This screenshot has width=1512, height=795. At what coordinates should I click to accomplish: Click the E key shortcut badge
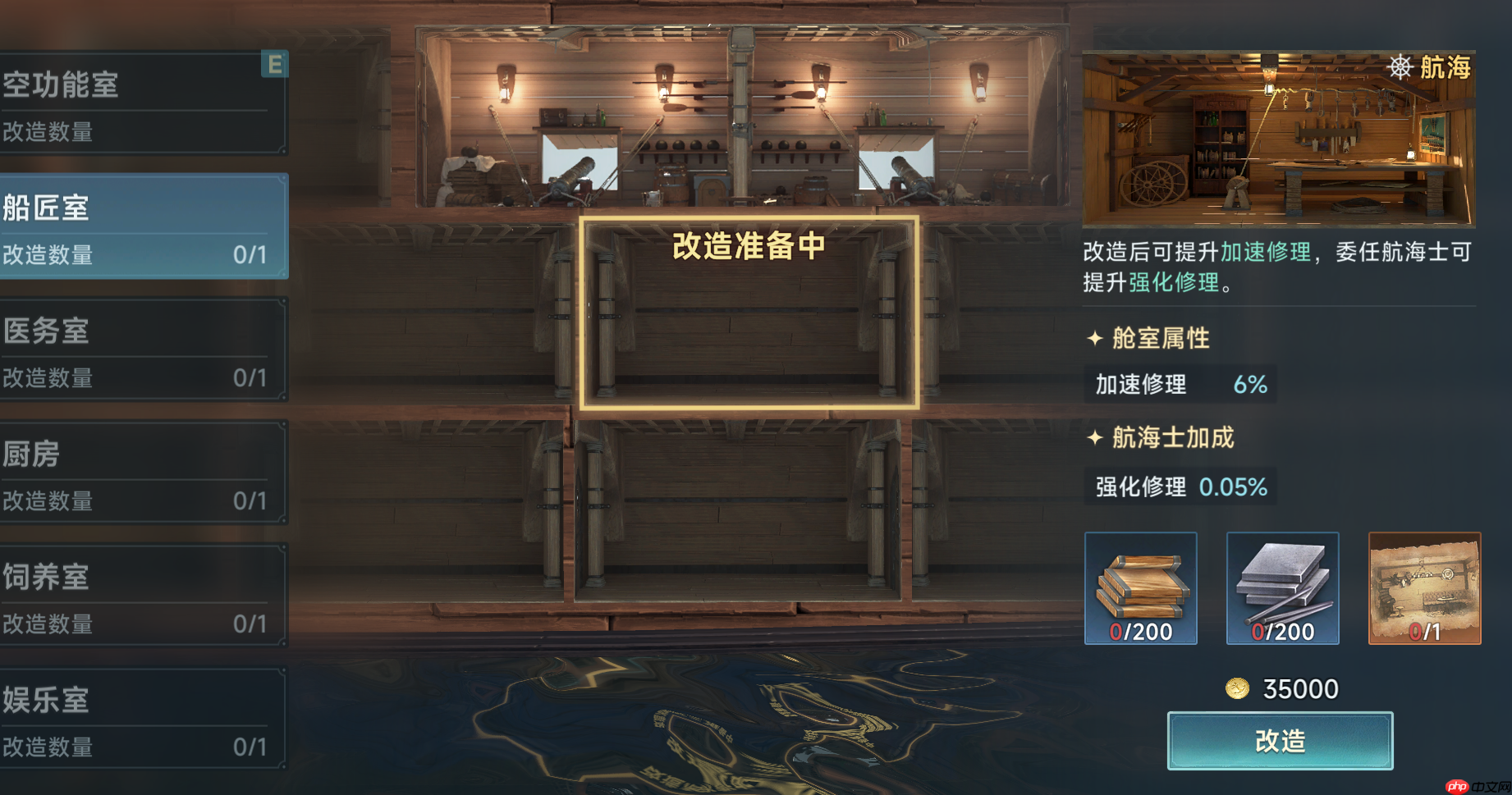pyautogui.click(x=275, y=62)
